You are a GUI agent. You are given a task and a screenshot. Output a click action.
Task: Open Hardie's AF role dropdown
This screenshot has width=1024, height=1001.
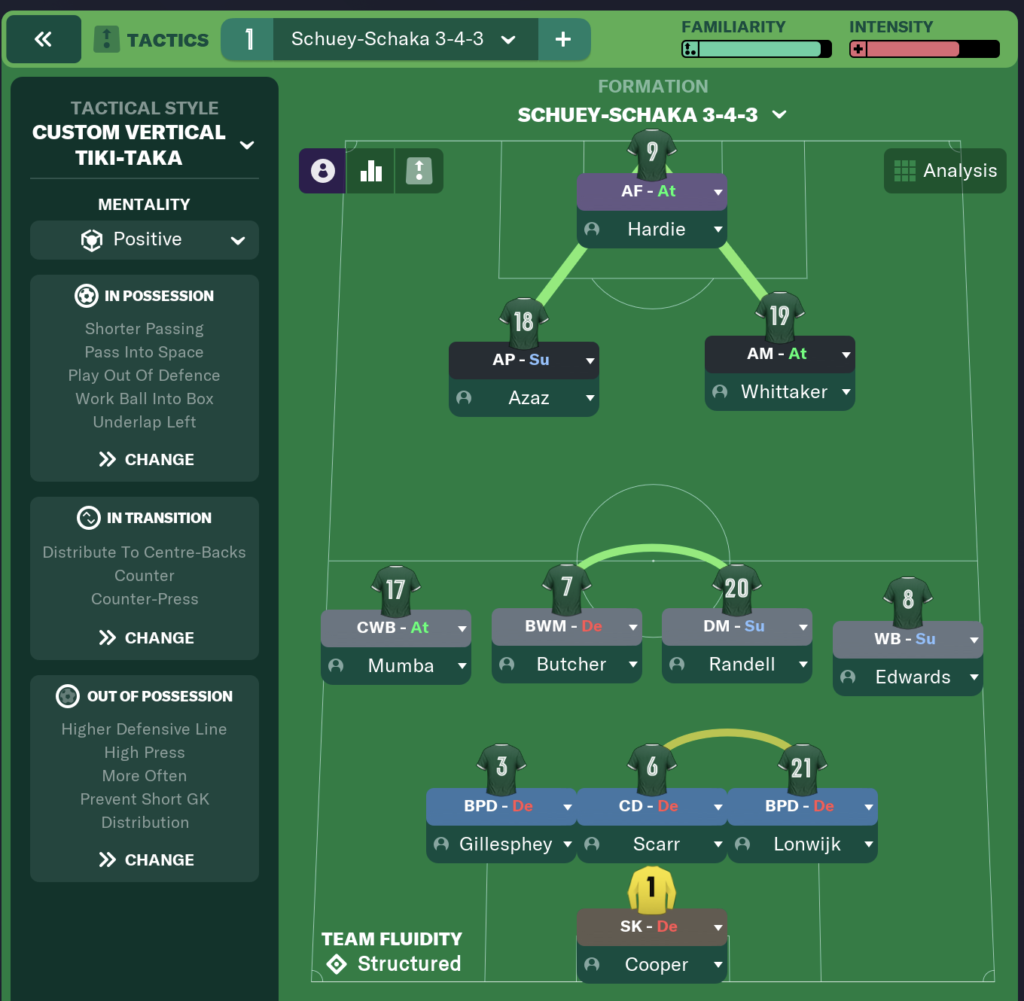718,191
